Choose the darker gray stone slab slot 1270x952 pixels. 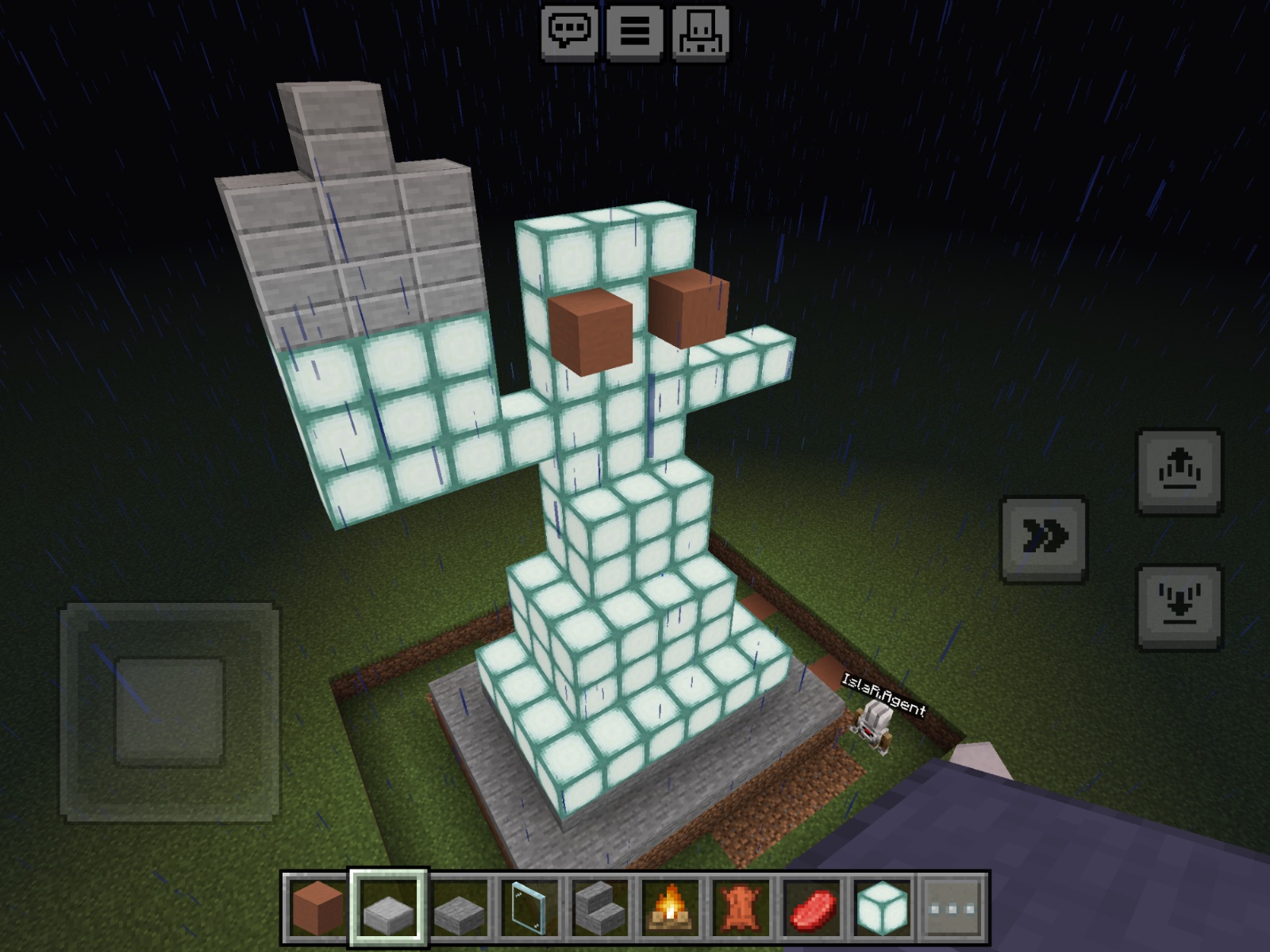[460, 908]
